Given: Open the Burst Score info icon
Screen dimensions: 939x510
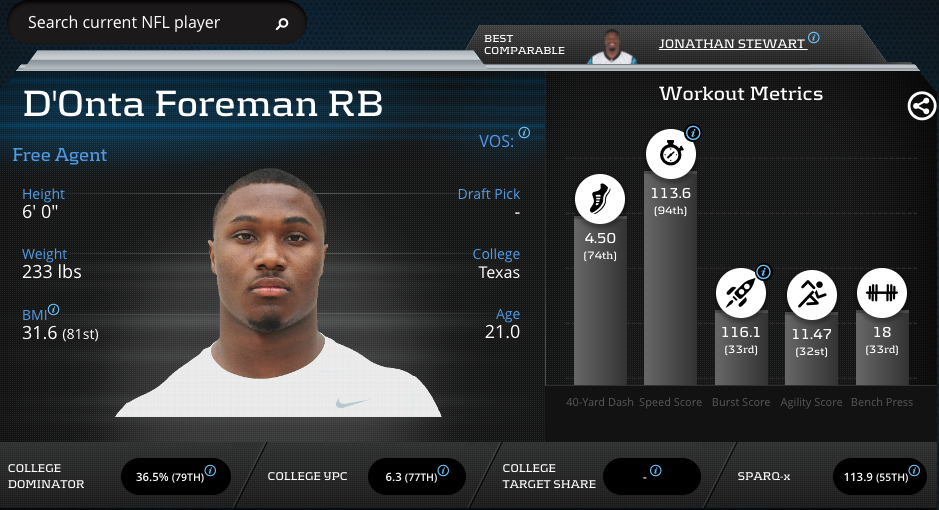Looking at the screenshot, I should pyautogui.click(x=764, y=271).
